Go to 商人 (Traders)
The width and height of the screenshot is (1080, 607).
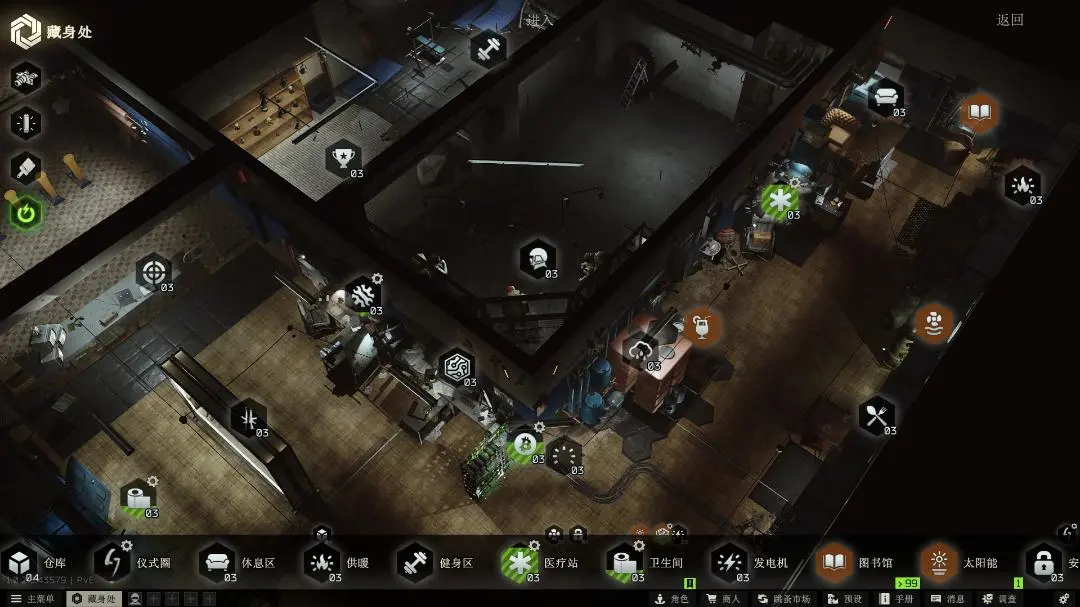coord(723,599)
